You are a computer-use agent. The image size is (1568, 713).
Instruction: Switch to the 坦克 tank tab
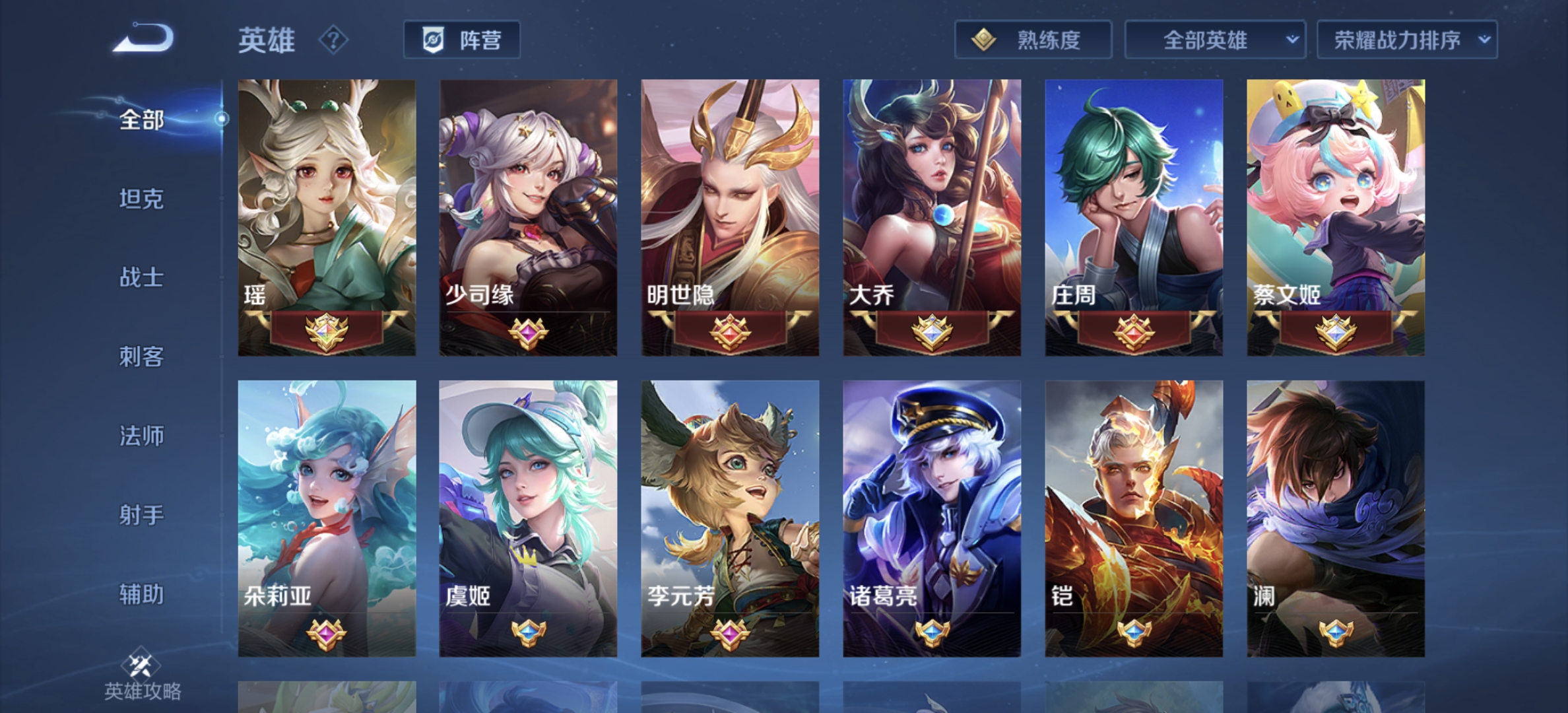coord(141,199)
